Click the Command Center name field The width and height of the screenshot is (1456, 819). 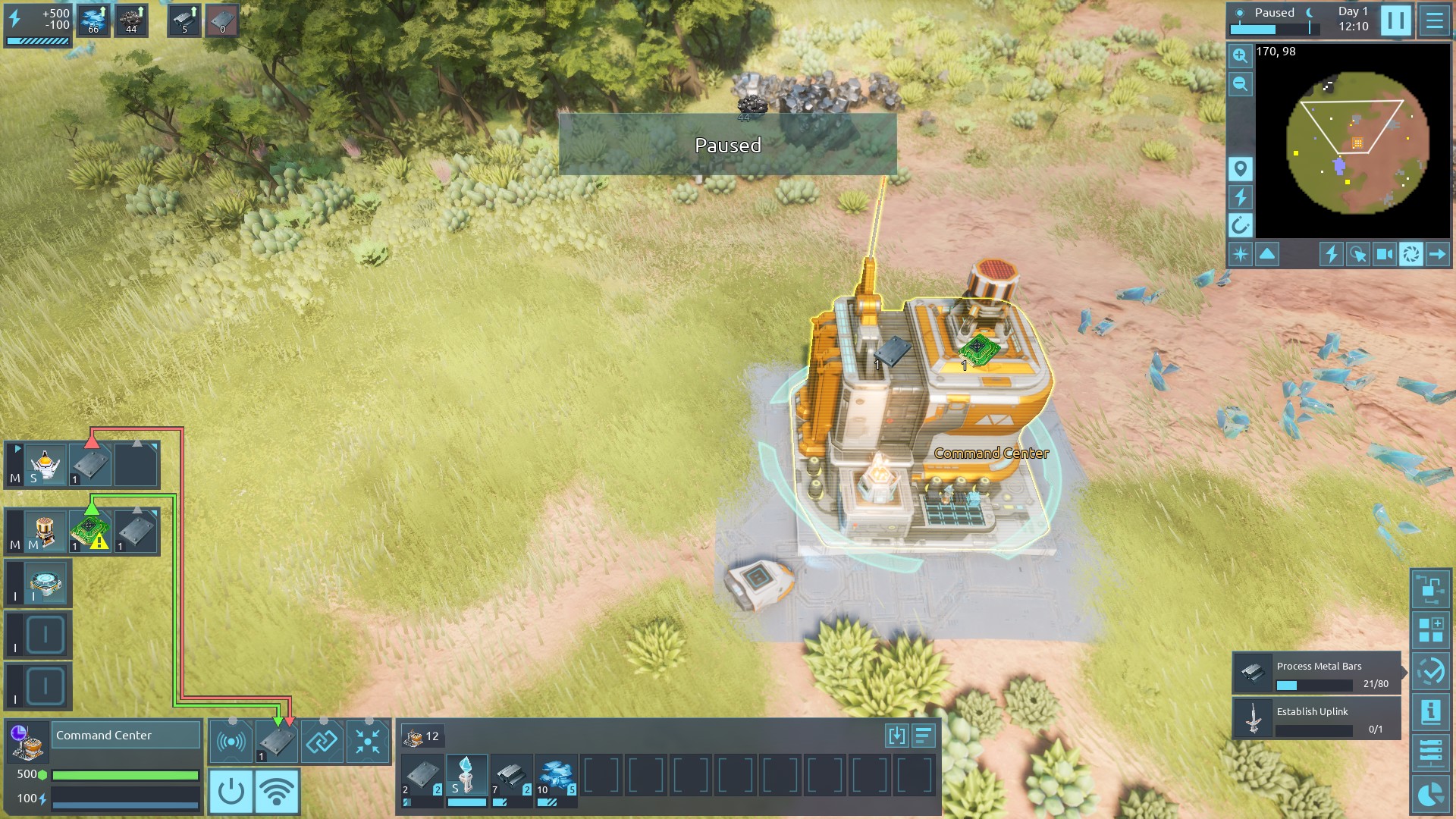[125, 736]
